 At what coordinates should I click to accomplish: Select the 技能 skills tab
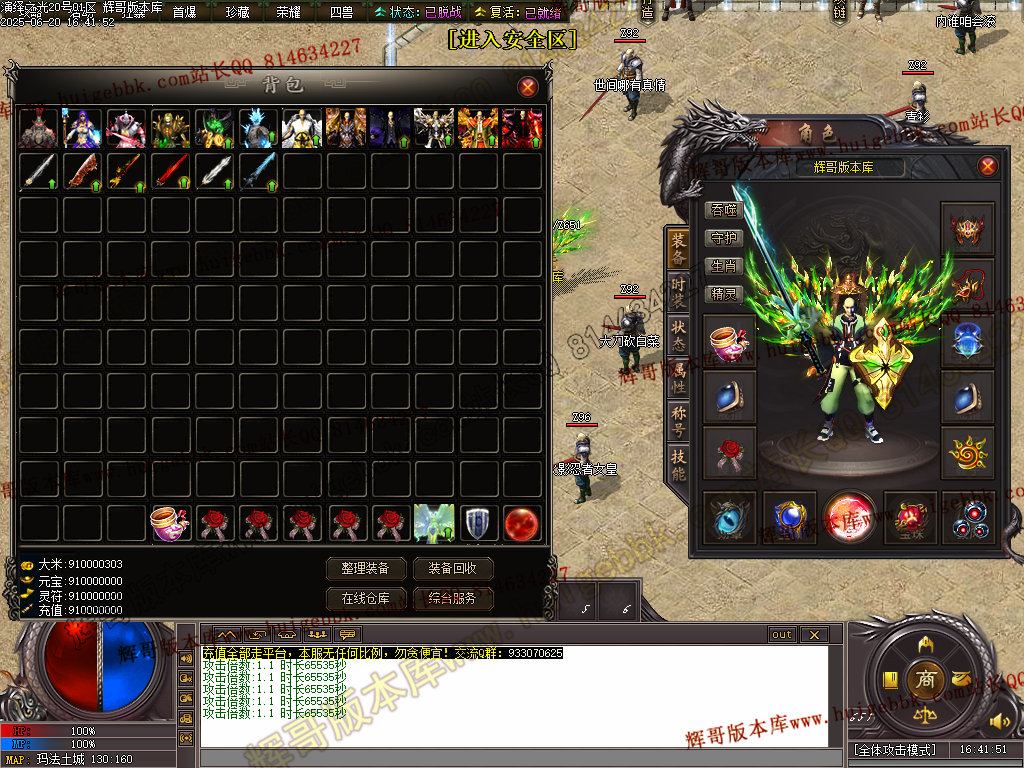pos(678,460)
